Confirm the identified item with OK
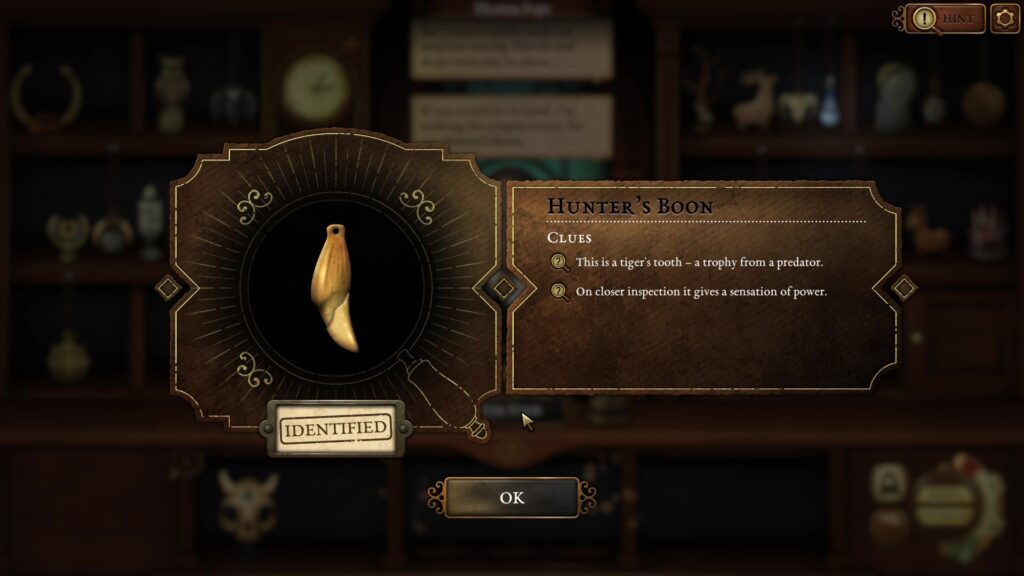The height and width of the screenshot is (576, 1024). tap(511, 497)
